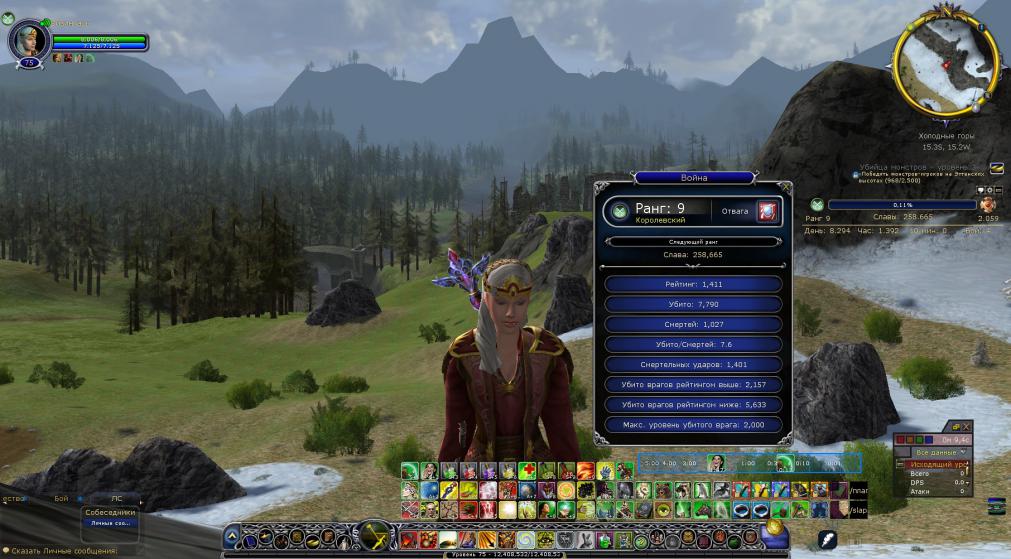Open the main menu arrow button

click(232, 537)
